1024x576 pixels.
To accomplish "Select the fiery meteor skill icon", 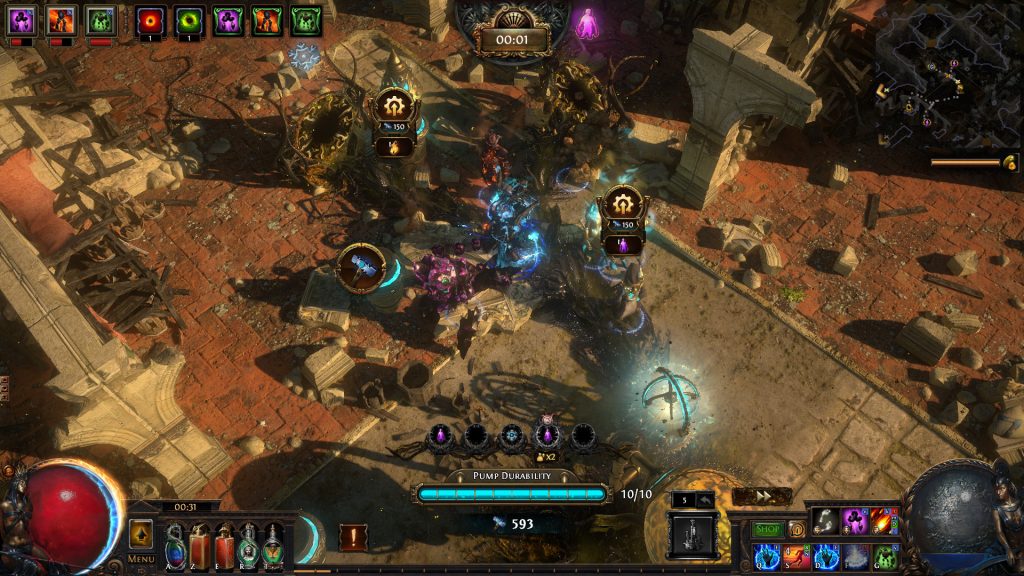I will pos(884,520).
